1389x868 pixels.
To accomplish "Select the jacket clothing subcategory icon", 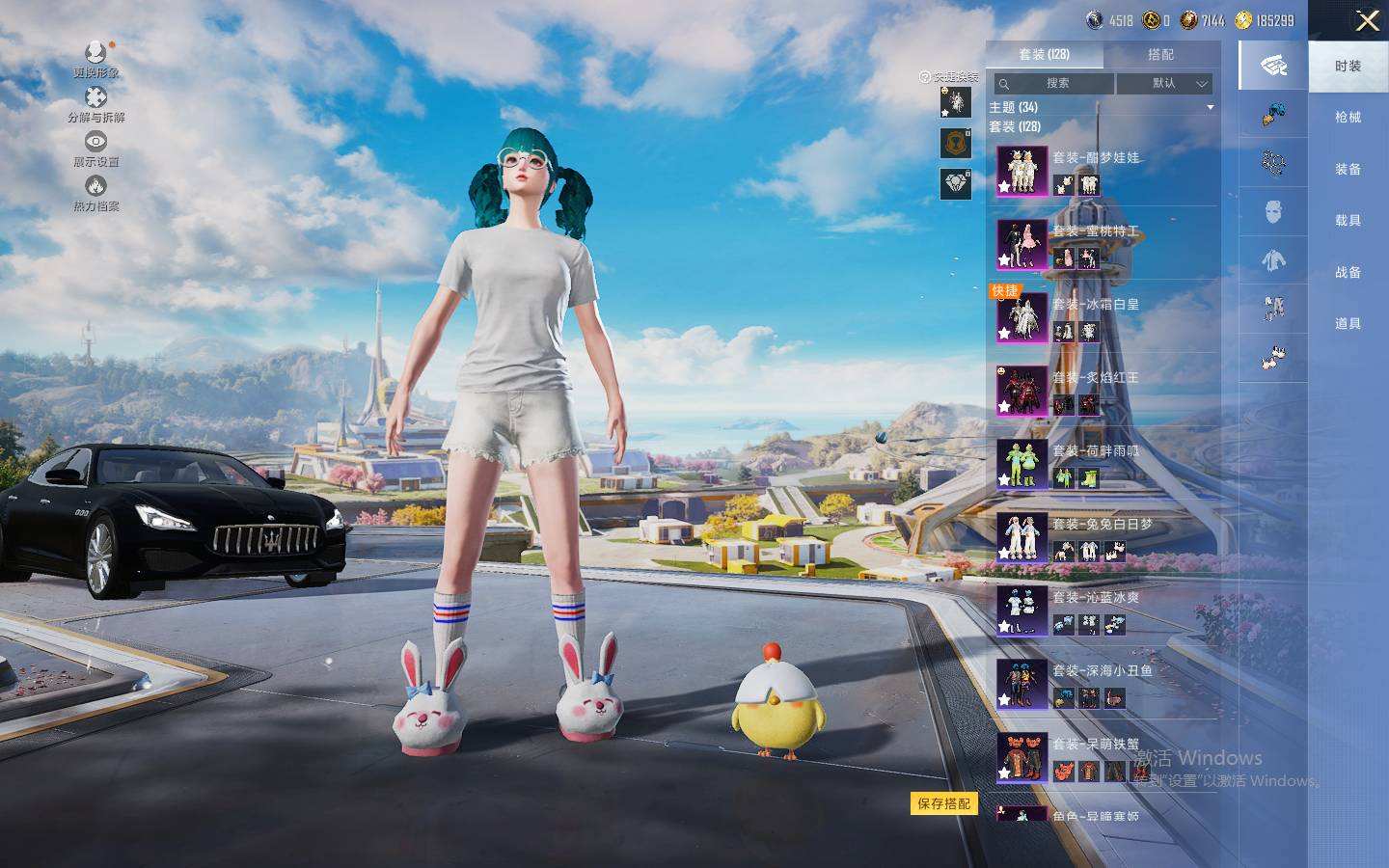I will [1273, 260].
